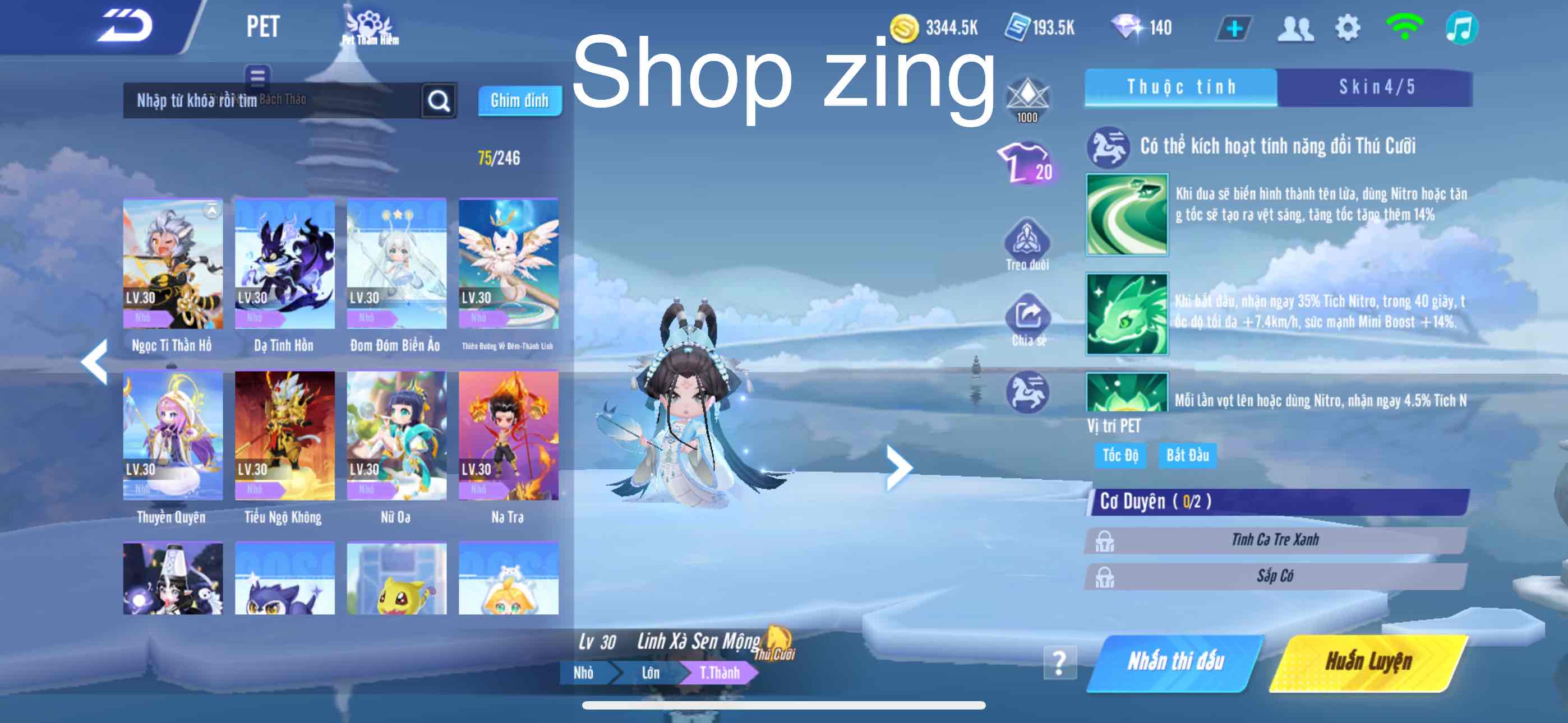The height and width of the screenshot is (723, 1568).
Task: Open the filter menu above the search bar
Action: point(259,77)
